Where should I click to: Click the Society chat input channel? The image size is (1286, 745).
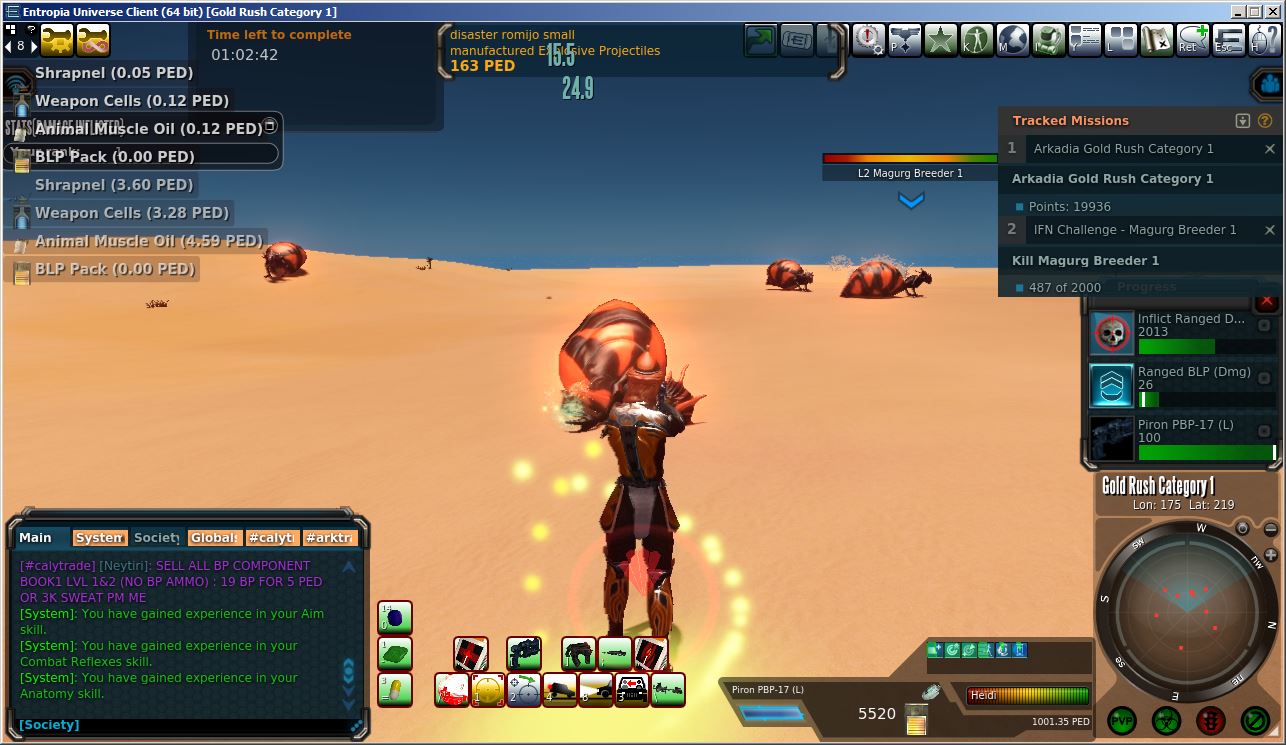tap(49, 725)
